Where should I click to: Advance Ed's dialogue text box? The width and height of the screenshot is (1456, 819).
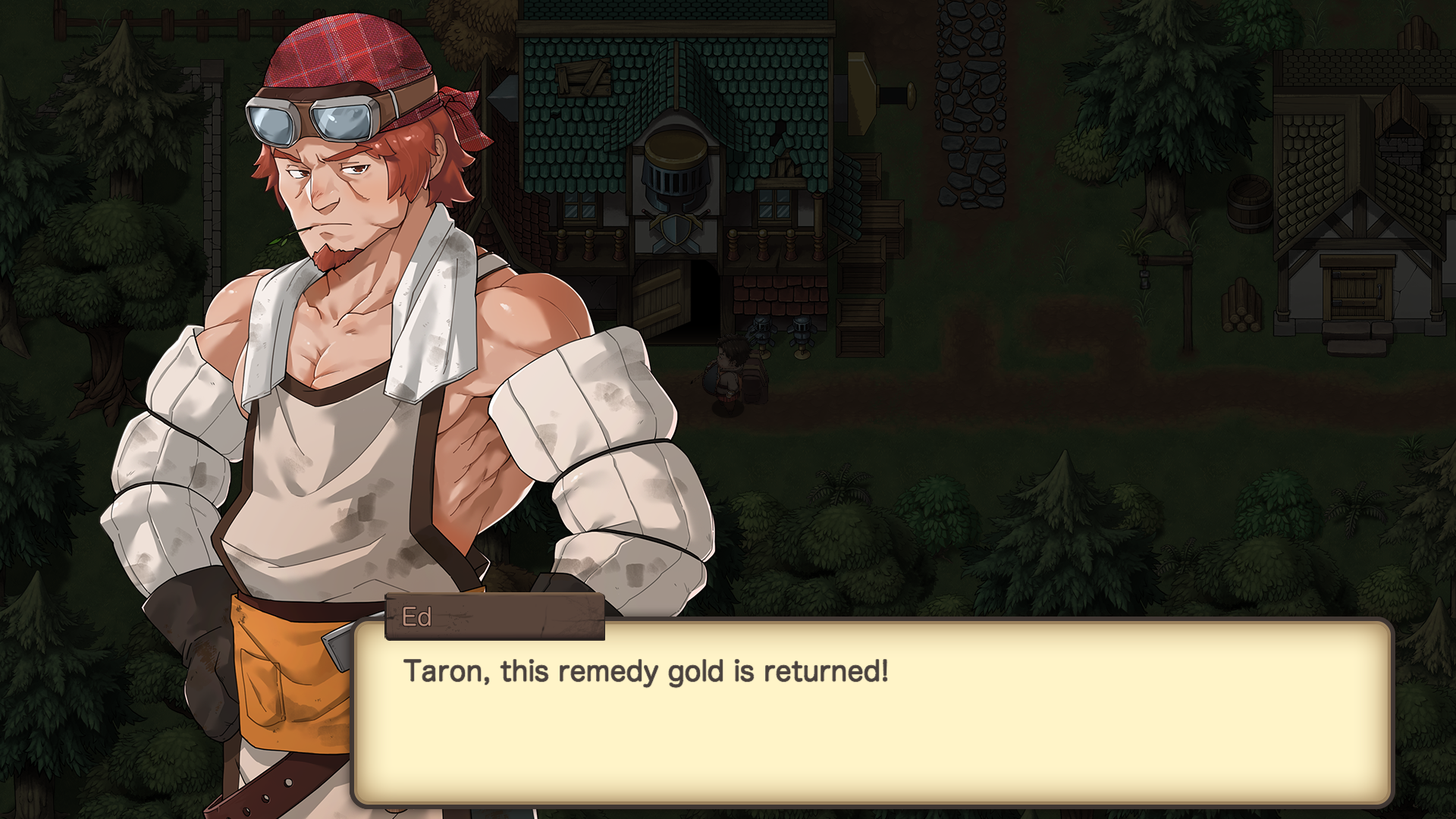tap(872, 713)
